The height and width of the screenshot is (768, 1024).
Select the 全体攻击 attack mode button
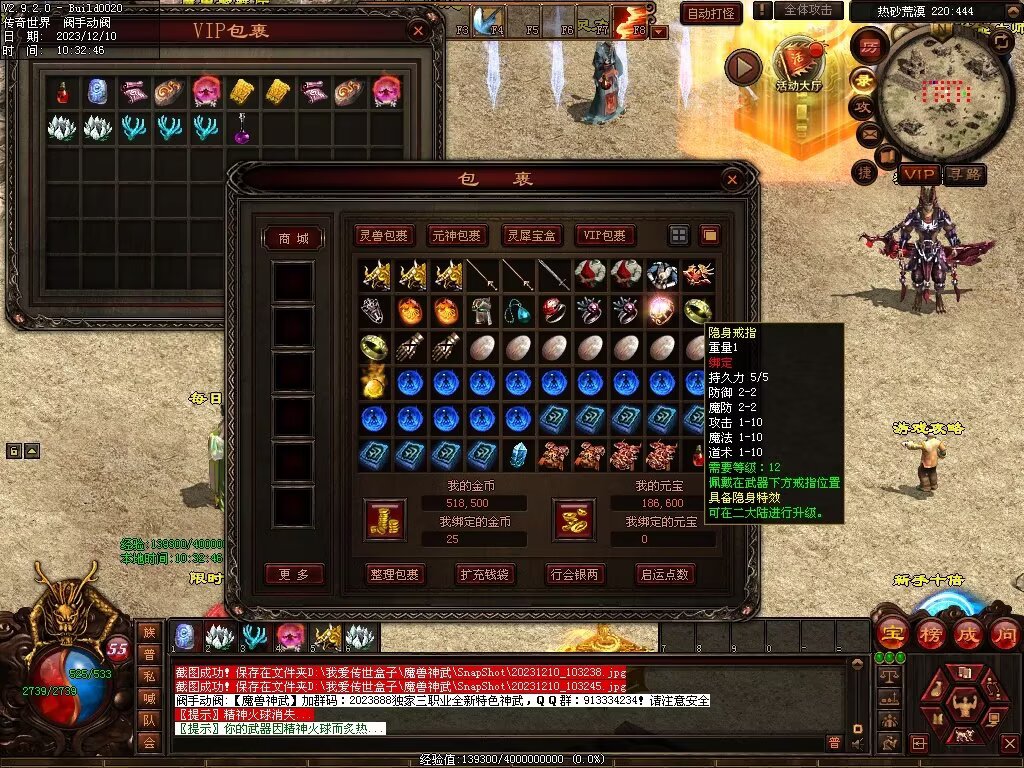(x=807, y=10)
